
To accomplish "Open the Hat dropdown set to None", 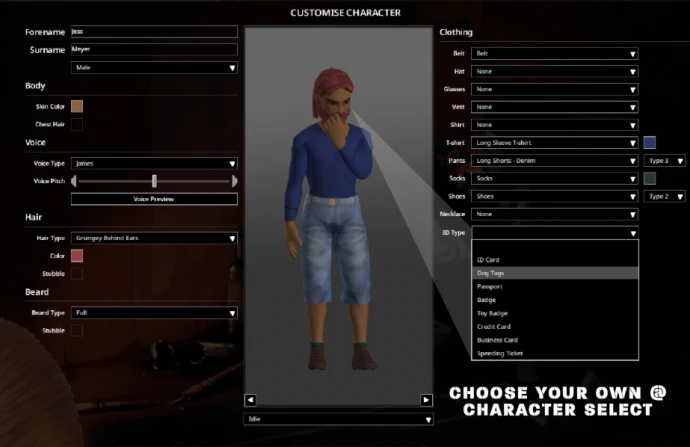I will click(x=554, y=72).
